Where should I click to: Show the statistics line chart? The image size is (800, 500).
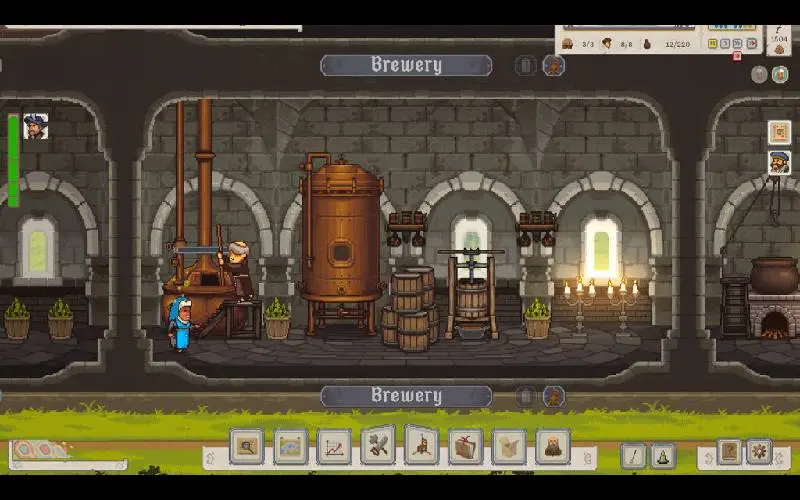click(x=334, y=446)
